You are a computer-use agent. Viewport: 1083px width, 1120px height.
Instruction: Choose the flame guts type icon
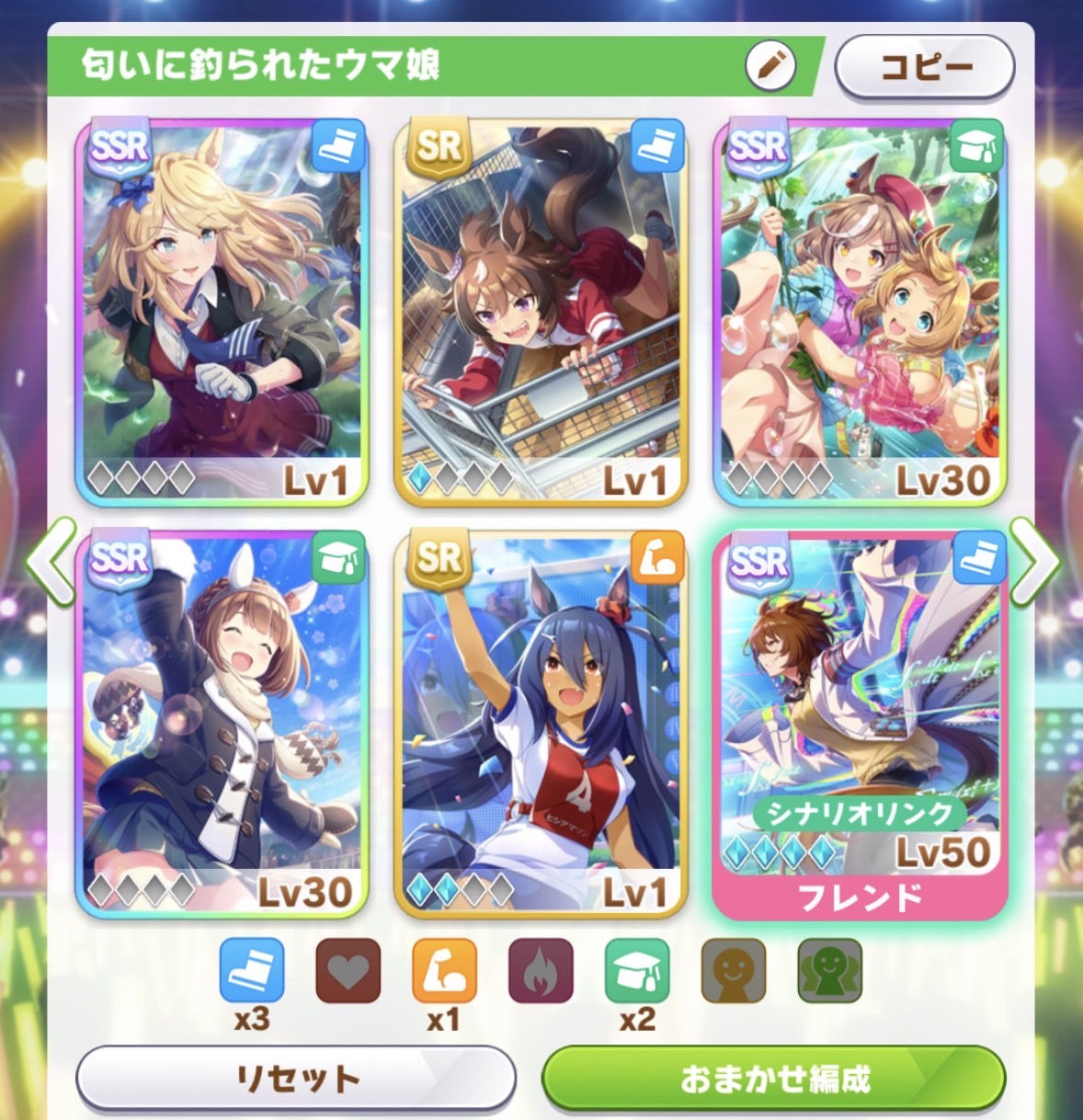[541, 971]
